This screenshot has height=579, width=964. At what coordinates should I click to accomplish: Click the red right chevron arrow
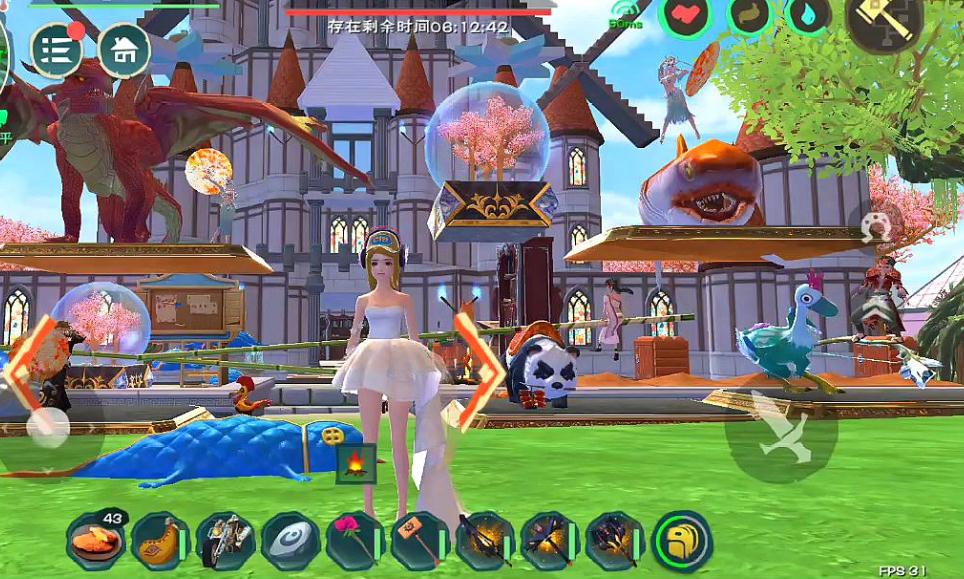coord(479,367)
